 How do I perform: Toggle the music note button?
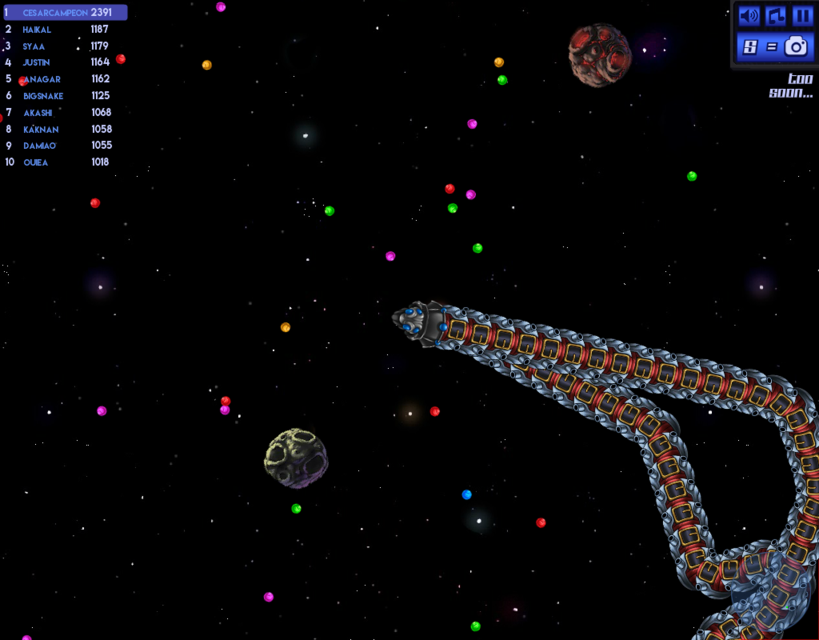pyautogui.click(x=776, y=16)
